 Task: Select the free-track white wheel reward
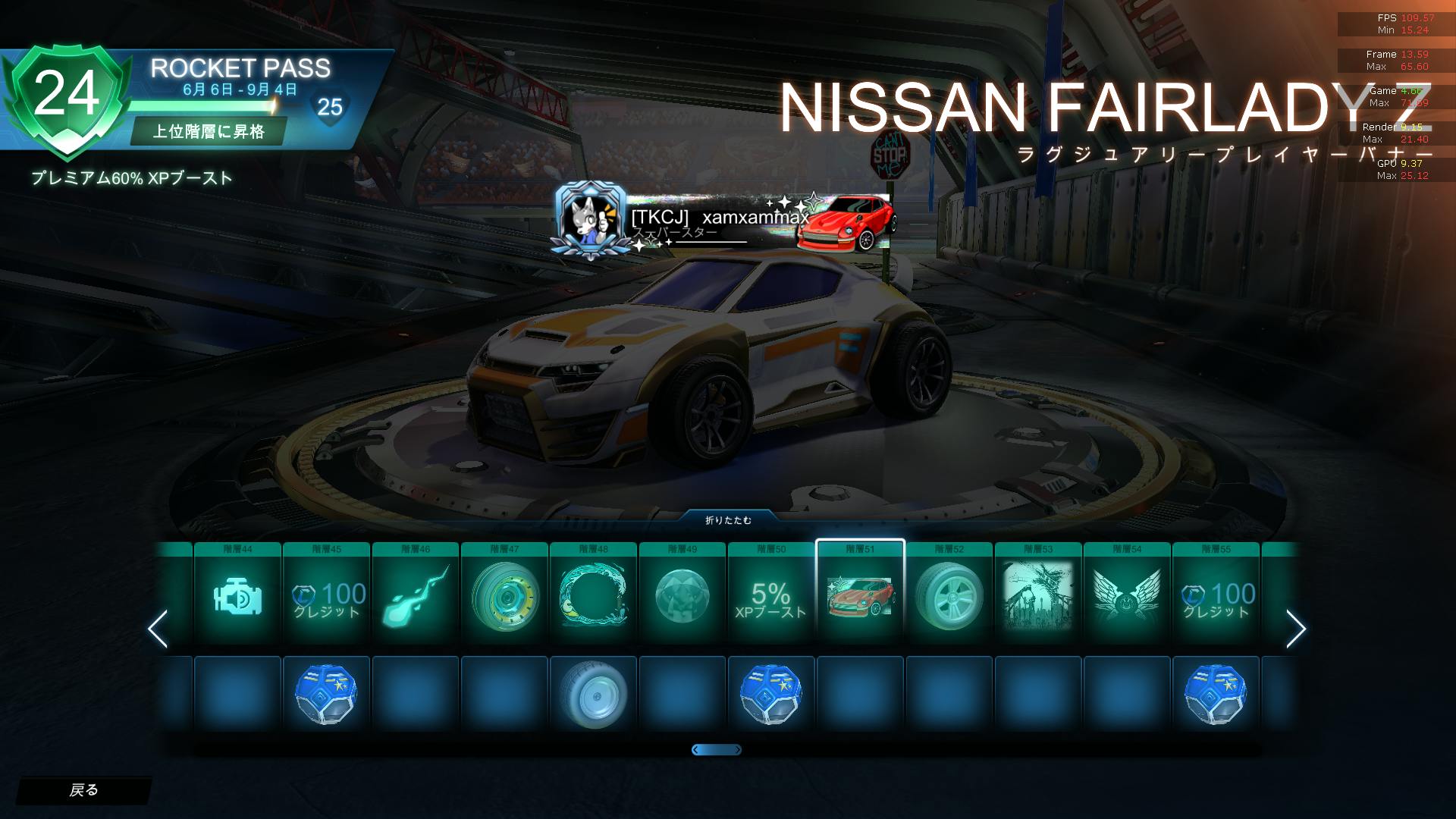(593, 694)
